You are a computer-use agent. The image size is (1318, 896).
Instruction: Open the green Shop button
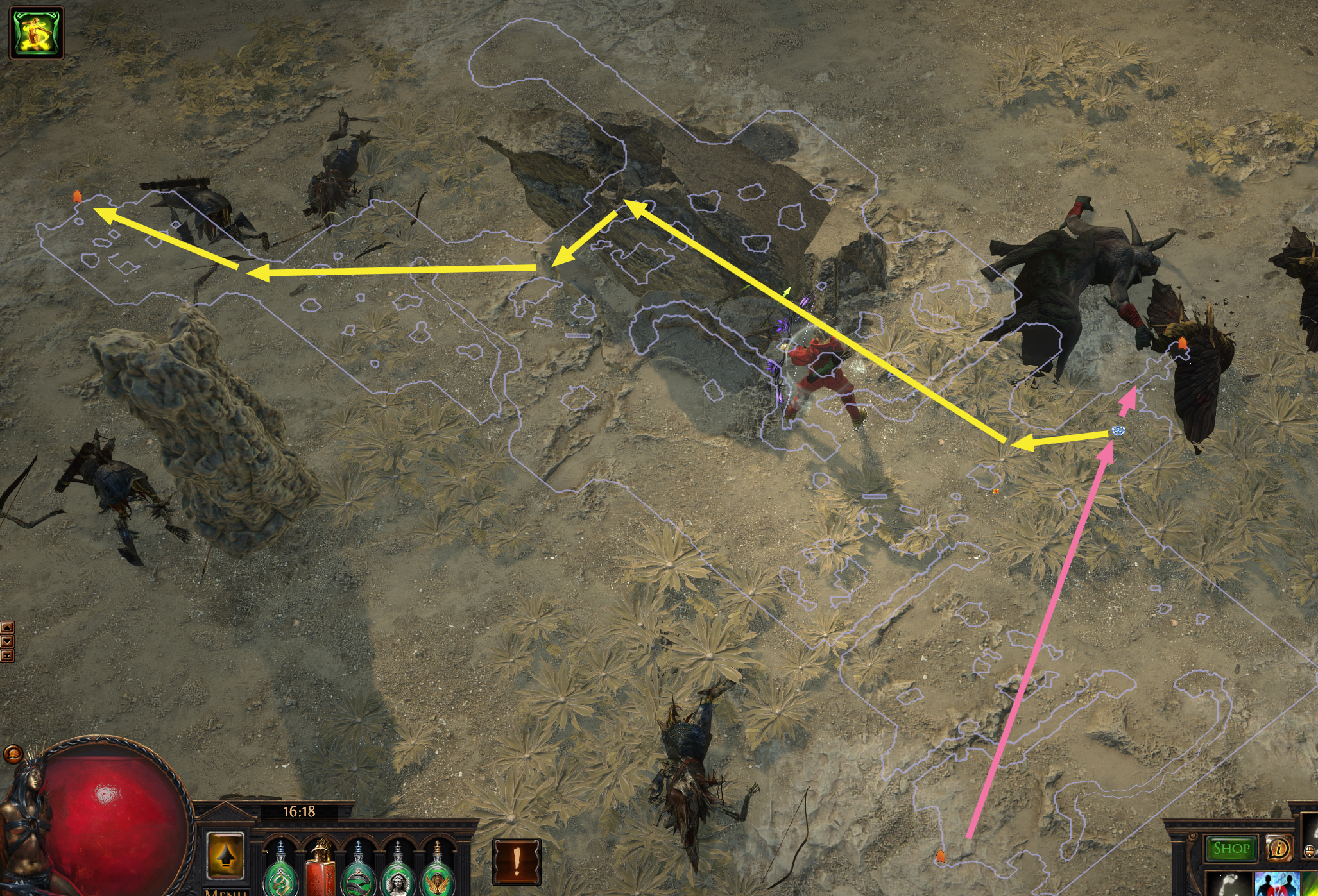1231,849
